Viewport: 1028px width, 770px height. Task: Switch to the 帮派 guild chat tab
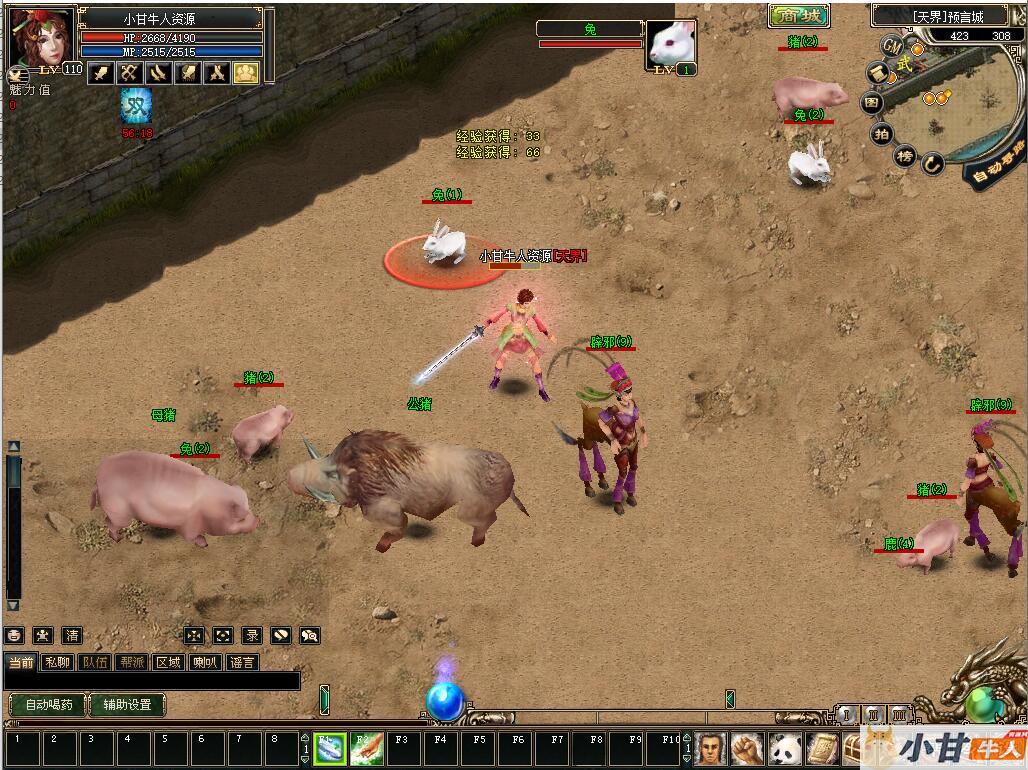[132, 662]
